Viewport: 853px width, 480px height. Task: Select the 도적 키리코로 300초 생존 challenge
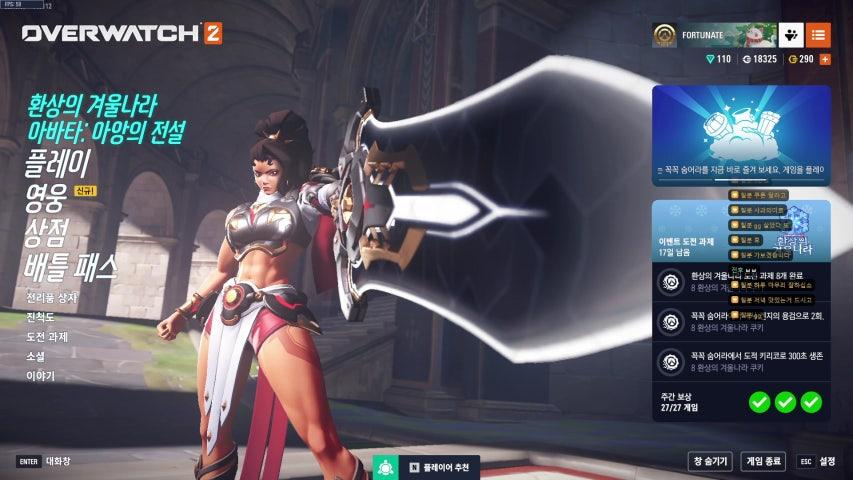pos(741,361)
